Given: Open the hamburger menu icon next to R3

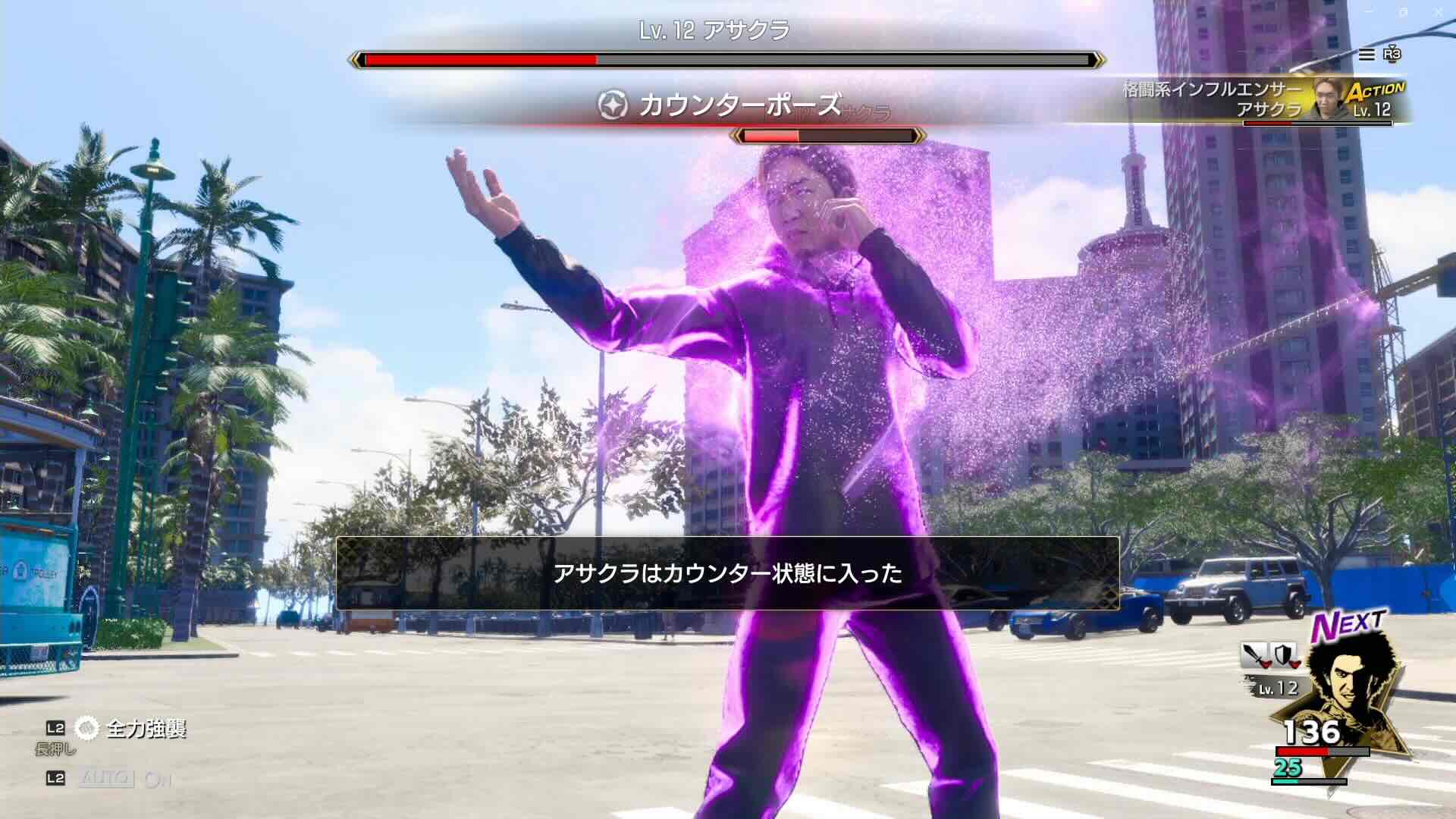Looking at the screenshot, I should (x=1367, y=55).
